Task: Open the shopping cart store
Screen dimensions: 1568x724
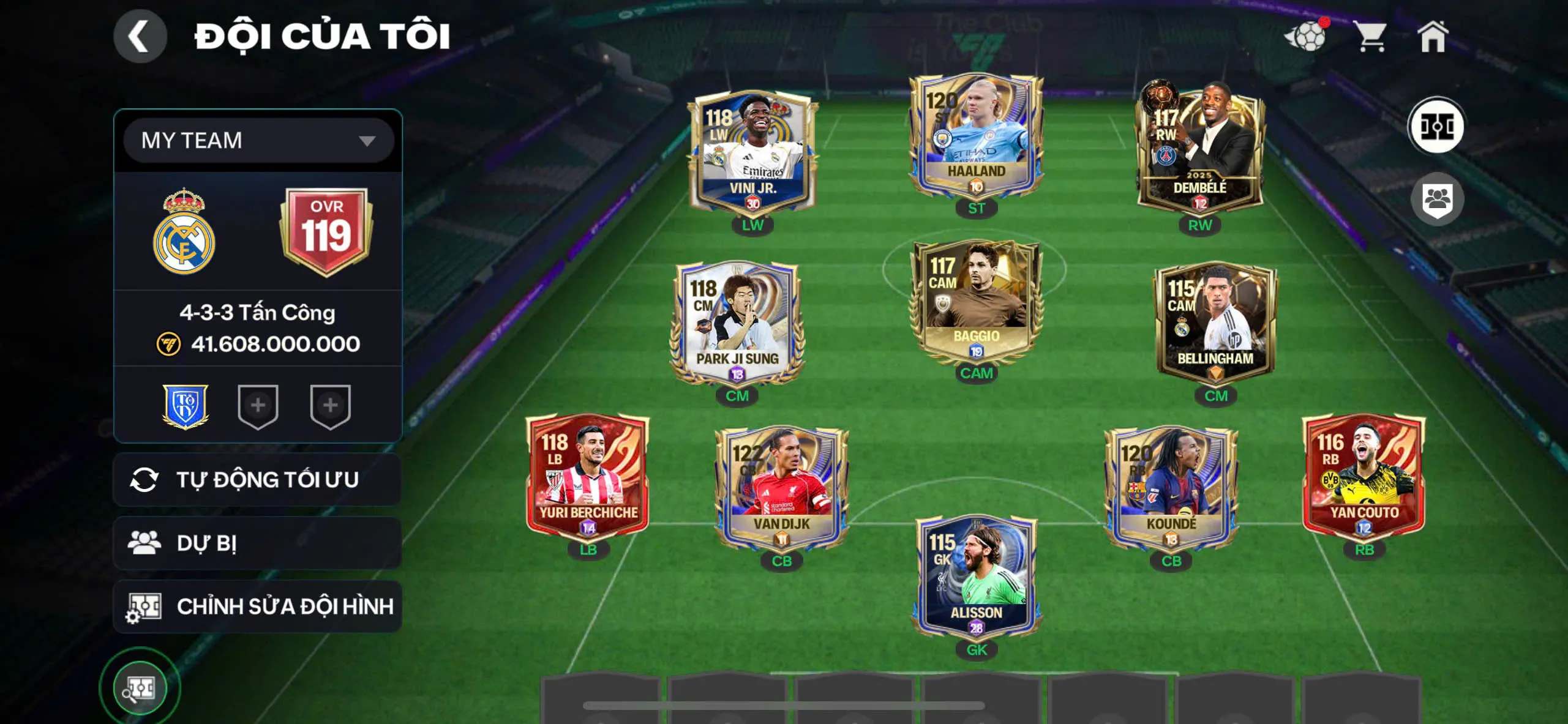Action: click(x=1370, y=37)
